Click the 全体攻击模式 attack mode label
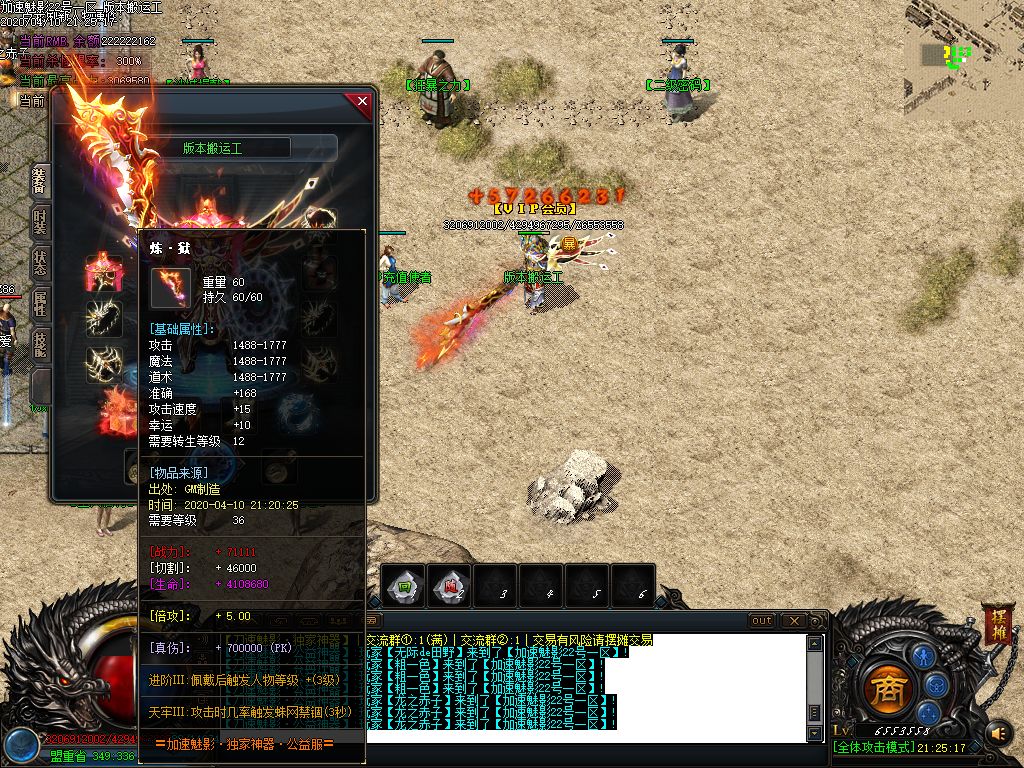Image resolution: width=1024 pixels, height=768 pixels. point(873,747)
